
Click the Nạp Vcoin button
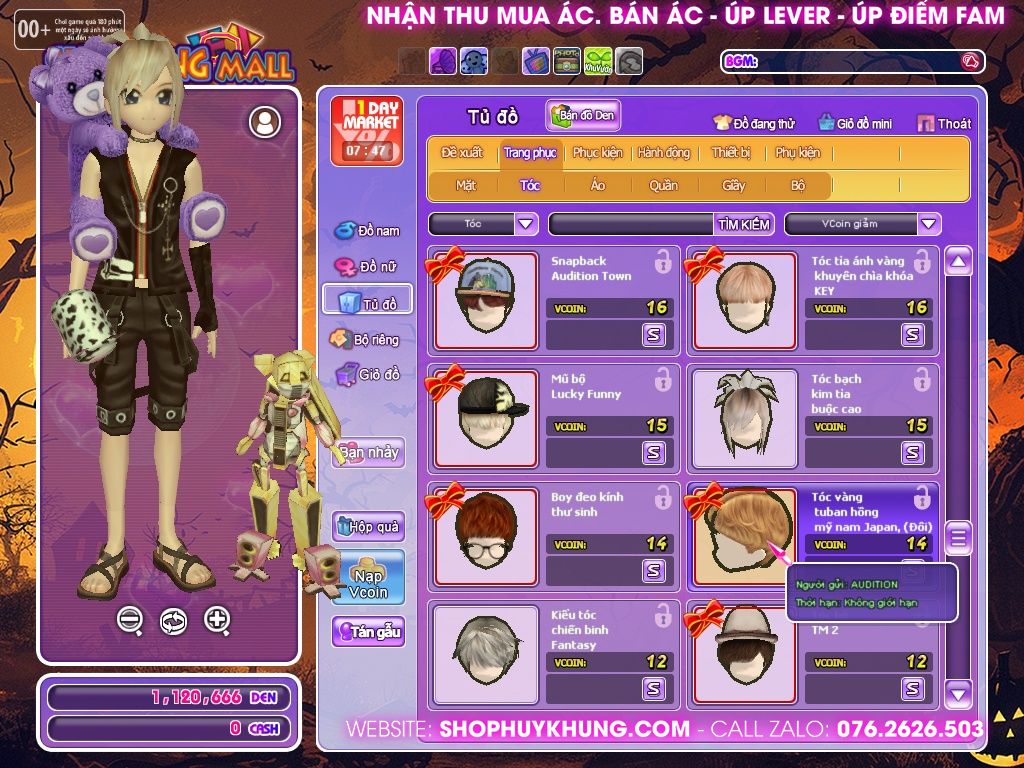(368, 578)
